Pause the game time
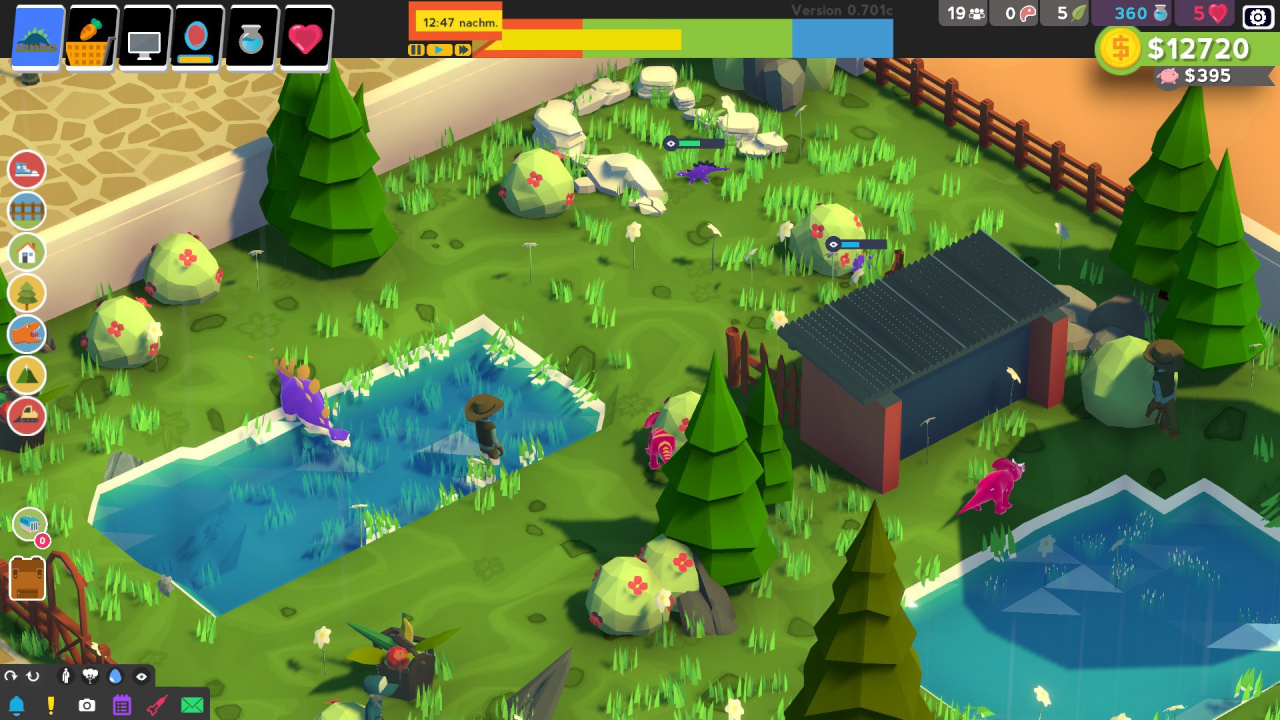Viewport: 1280px width, 720px height. (x=417, y=49)
